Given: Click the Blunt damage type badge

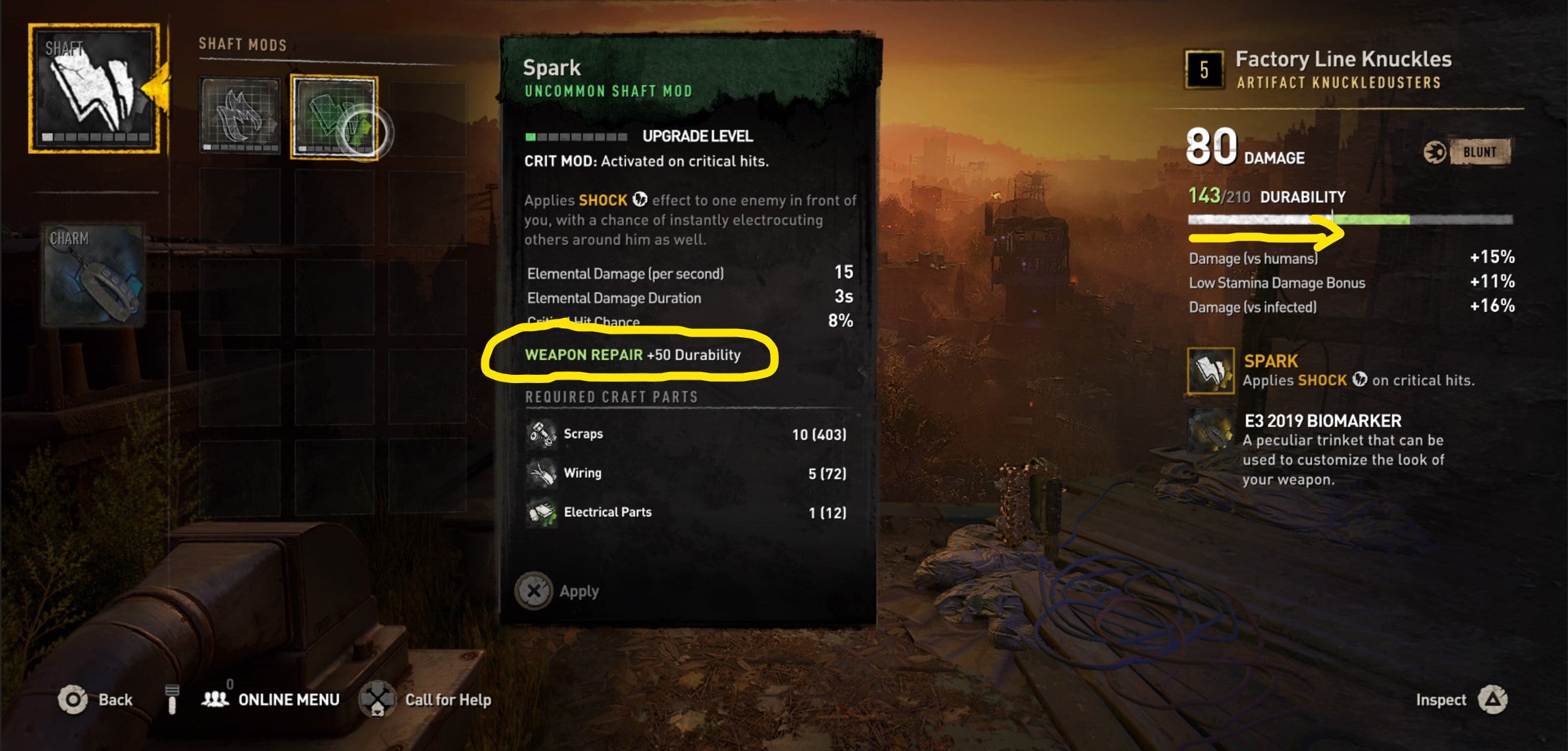Looking at the screenshot, I should tap(1480, 153).
